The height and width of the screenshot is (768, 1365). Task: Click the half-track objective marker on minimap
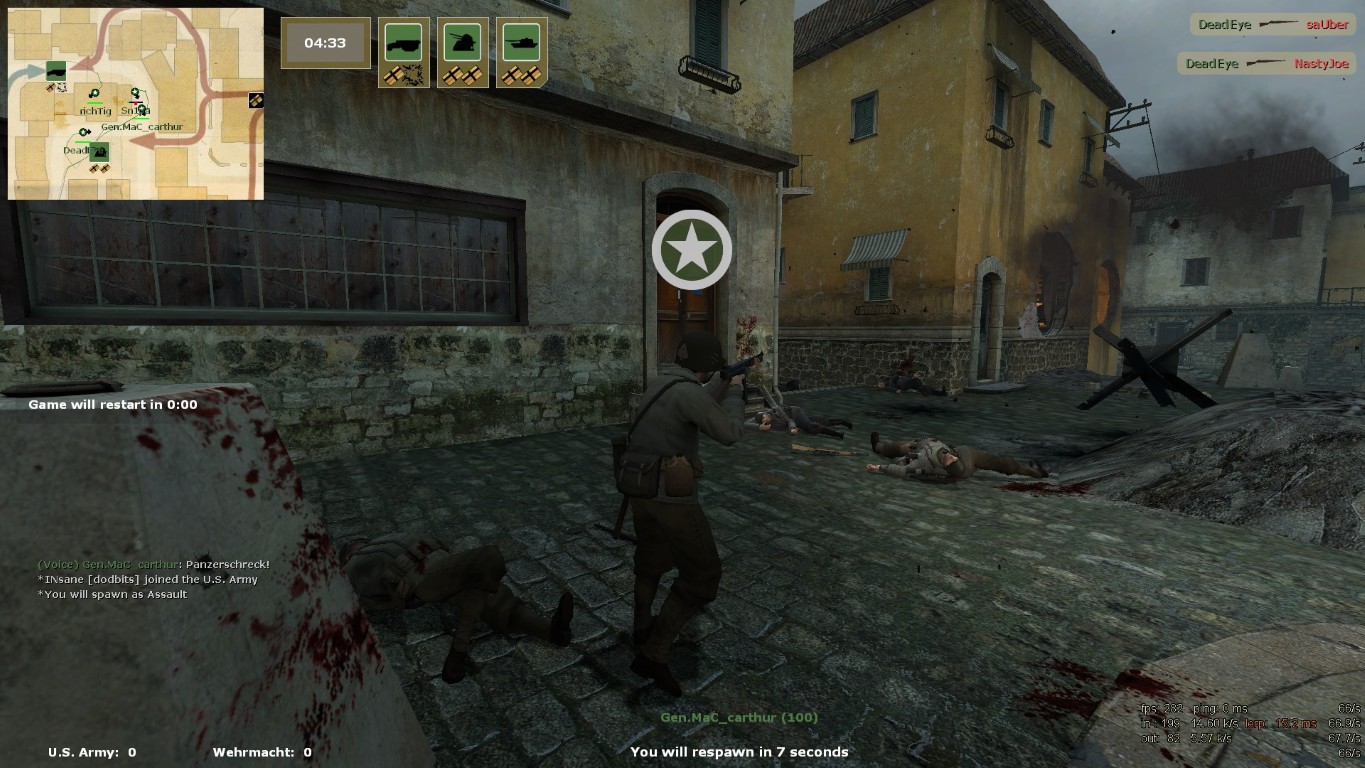[x=56, y=70]
